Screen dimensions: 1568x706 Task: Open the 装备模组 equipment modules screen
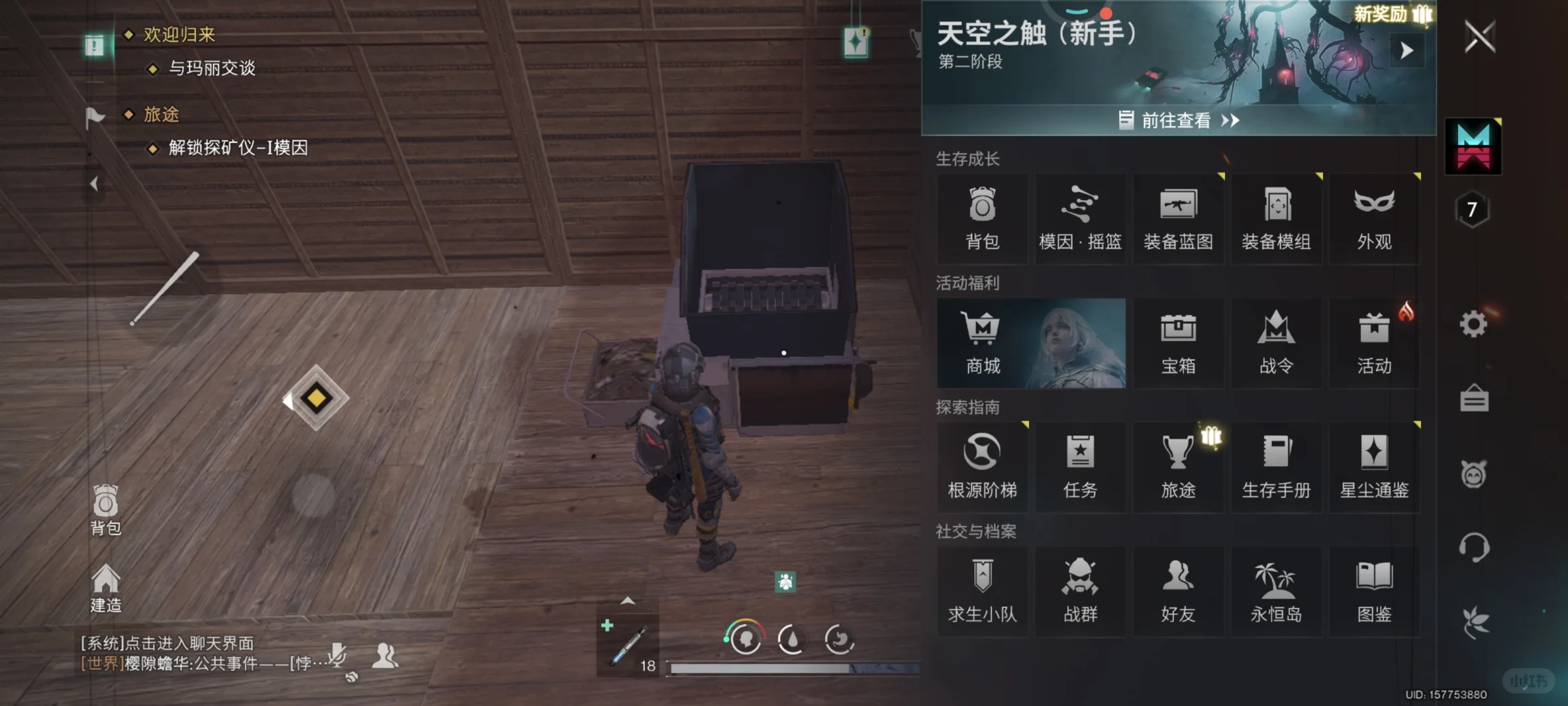[1277, 216]
